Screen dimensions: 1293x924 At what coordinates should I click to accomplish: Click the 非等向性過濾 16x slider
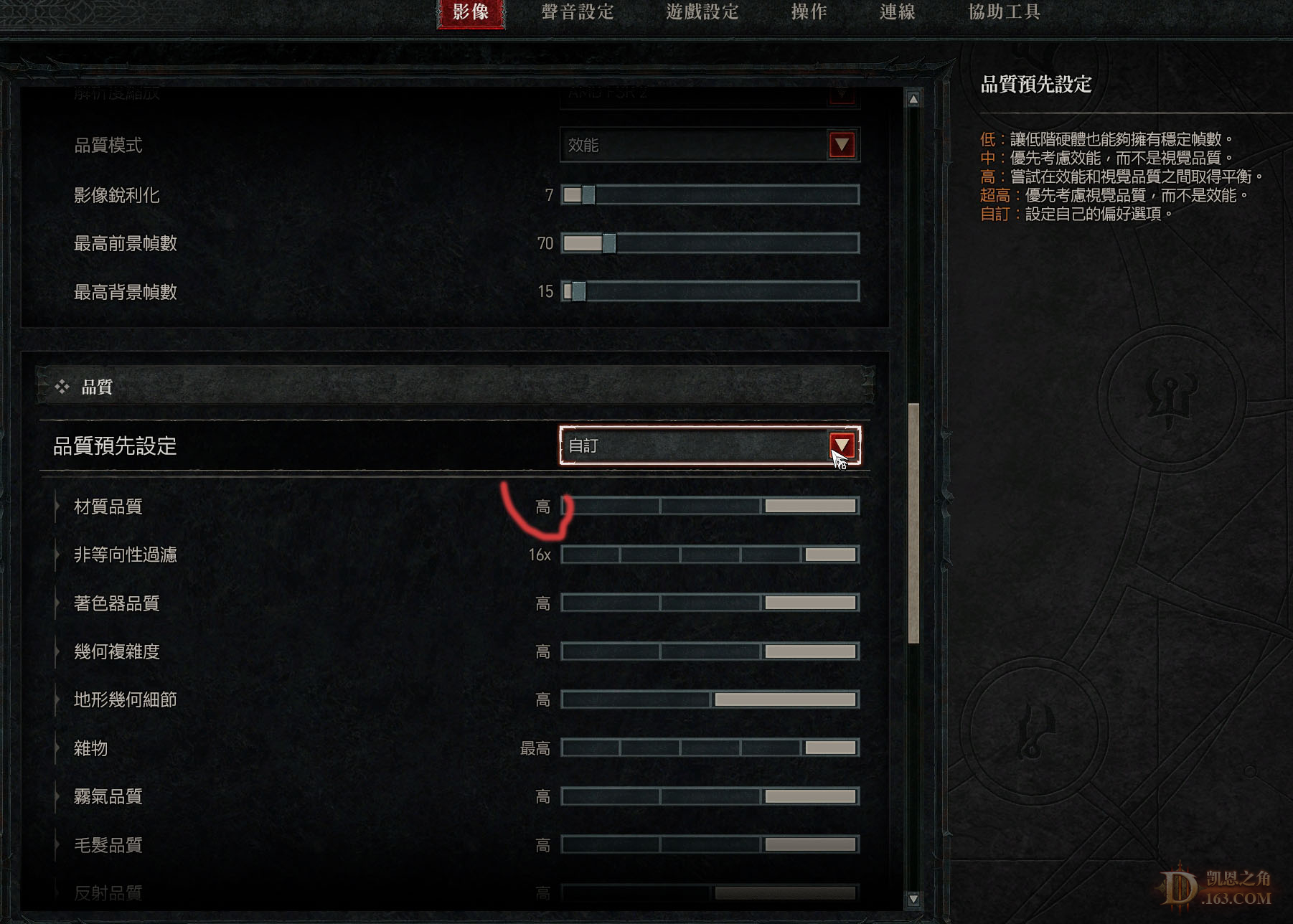click(x=710, y=554)
